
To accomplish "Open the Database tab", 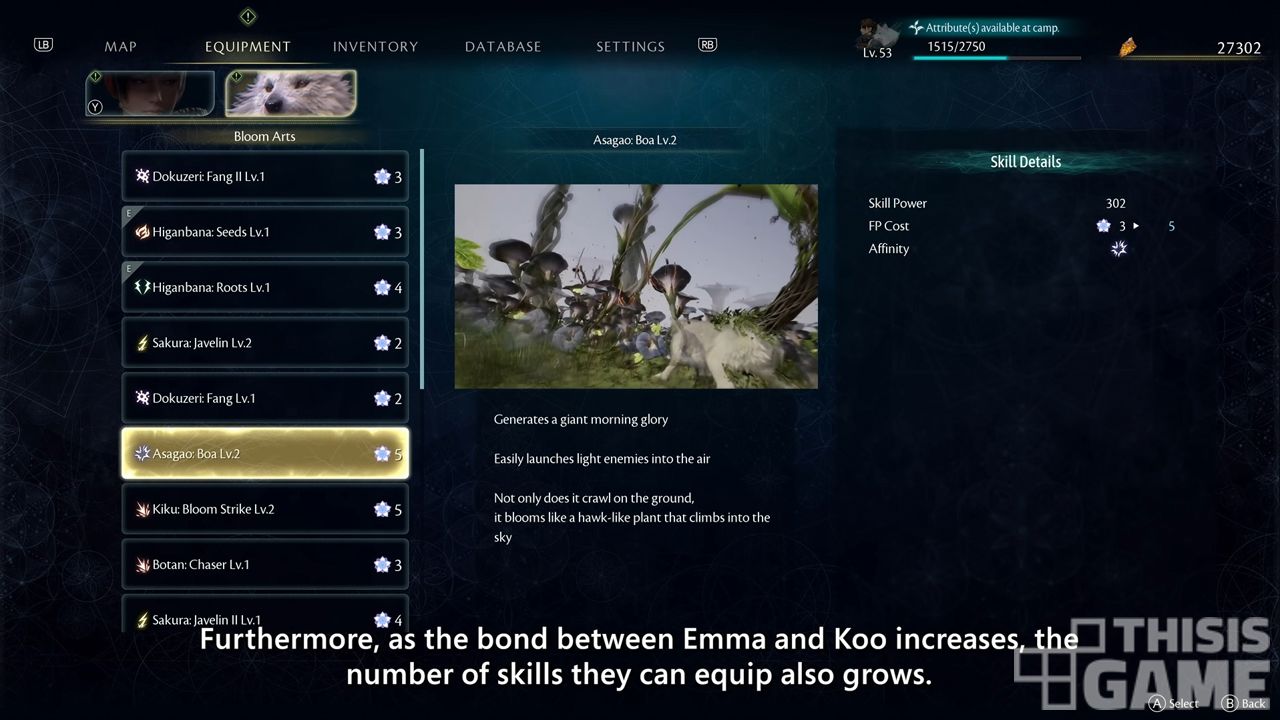I will (503, 47).
